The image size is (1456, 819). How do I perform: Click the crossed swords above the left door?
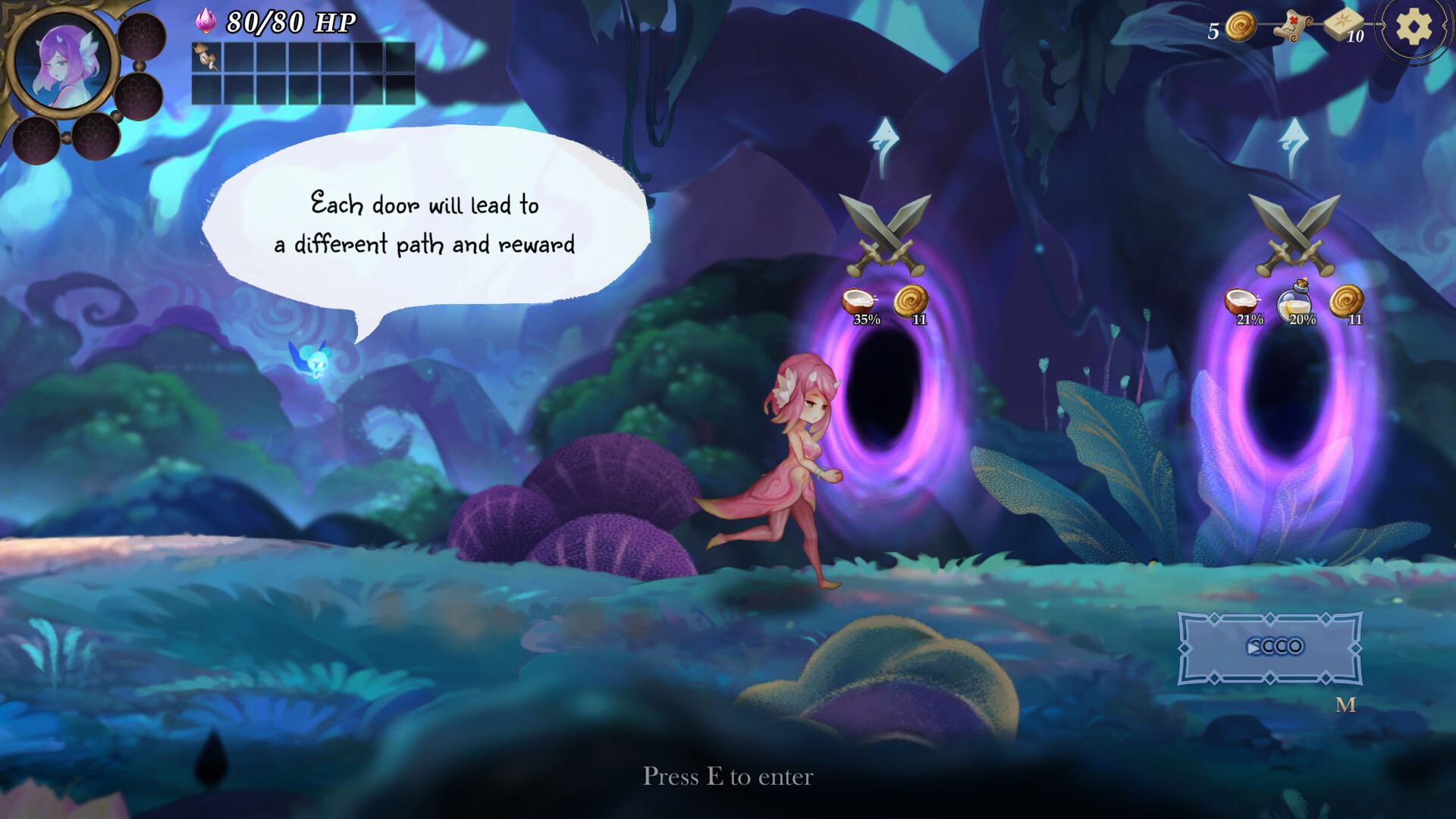(885, 235)
